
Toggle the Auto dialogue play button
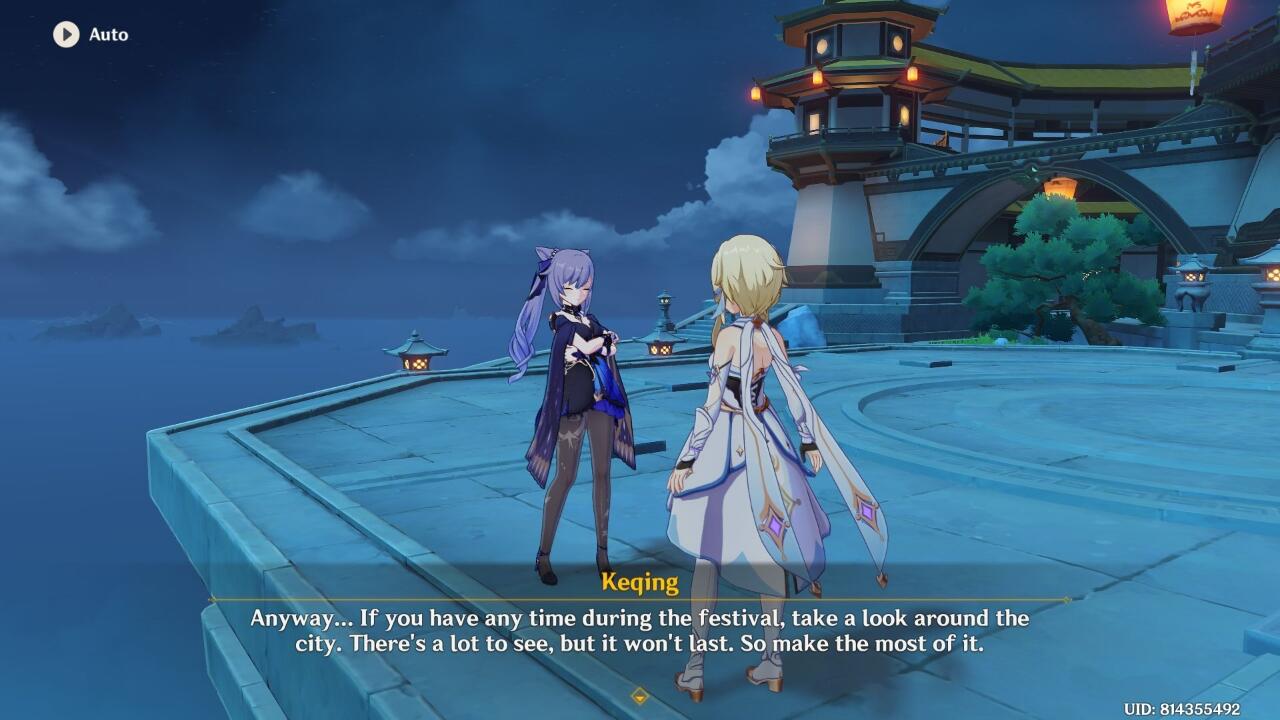(x=66, y=34)
